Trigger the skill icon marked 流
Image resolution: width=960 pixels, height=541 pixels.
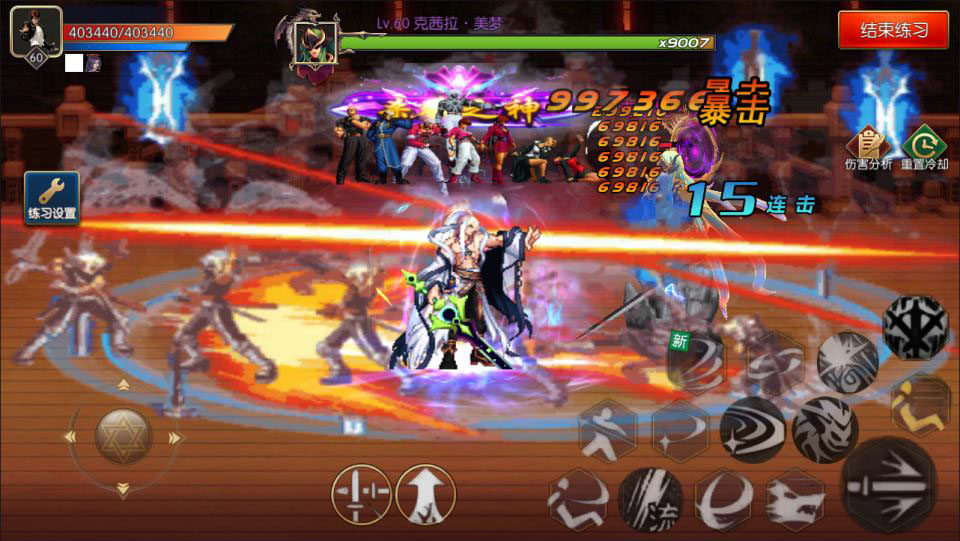click(650, 498)
